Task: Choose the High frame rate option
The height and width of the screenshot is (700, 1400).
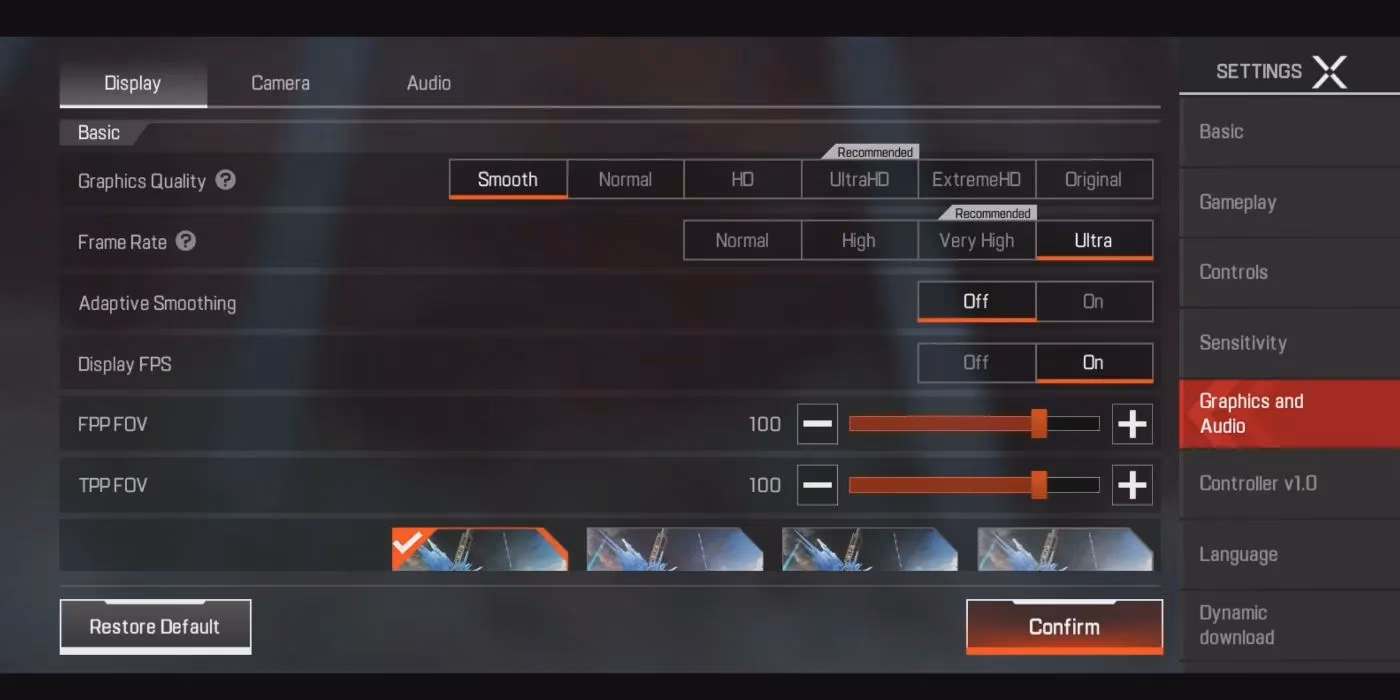Action: click(858, 241)
